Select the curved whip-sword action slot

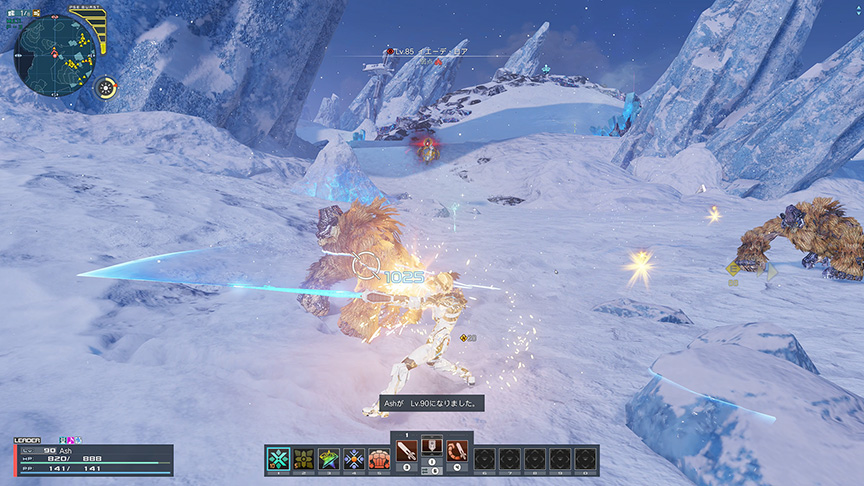457,450
